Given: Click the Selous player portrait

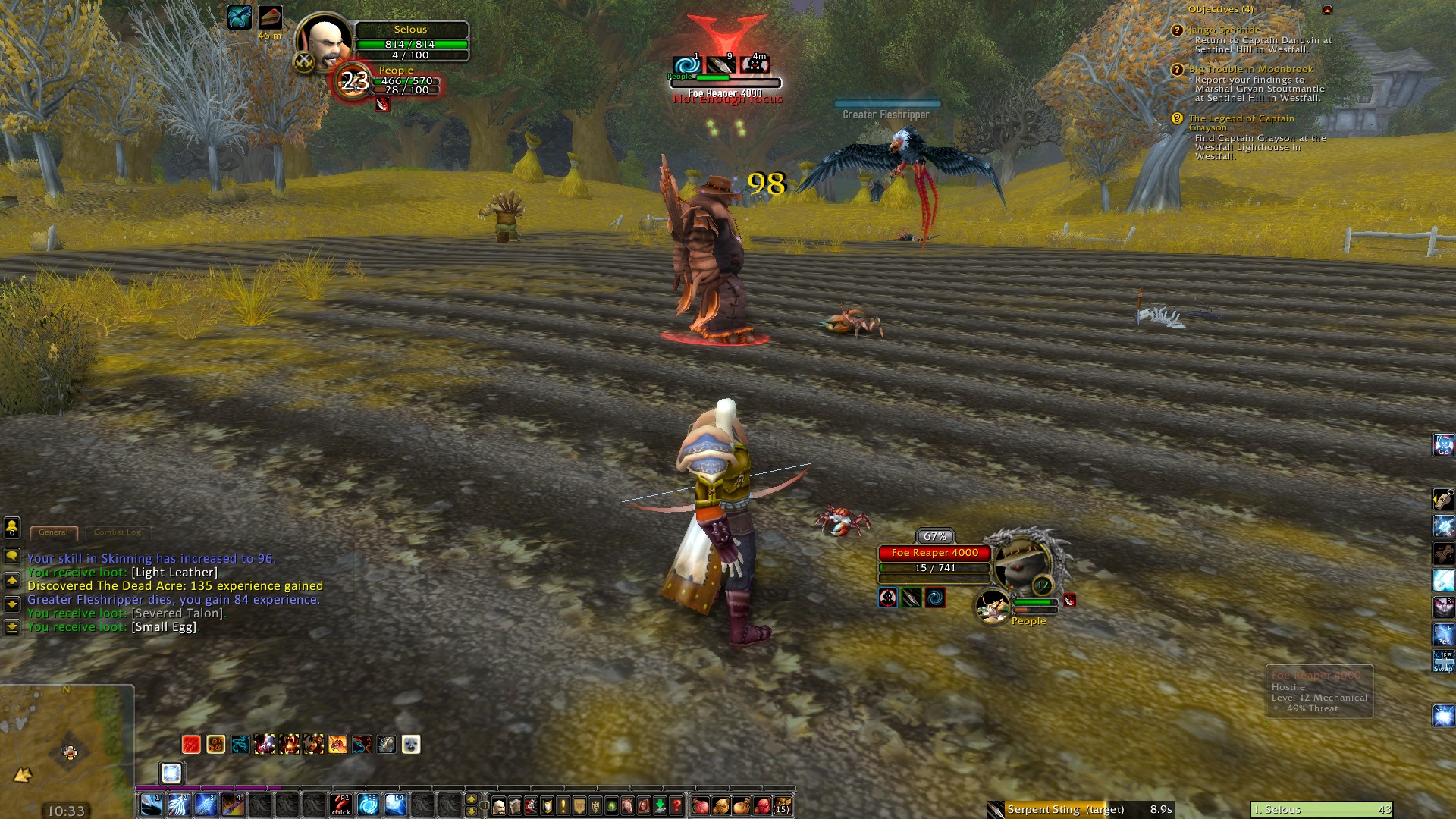Looking at the screenshot, I should point(325,42).
